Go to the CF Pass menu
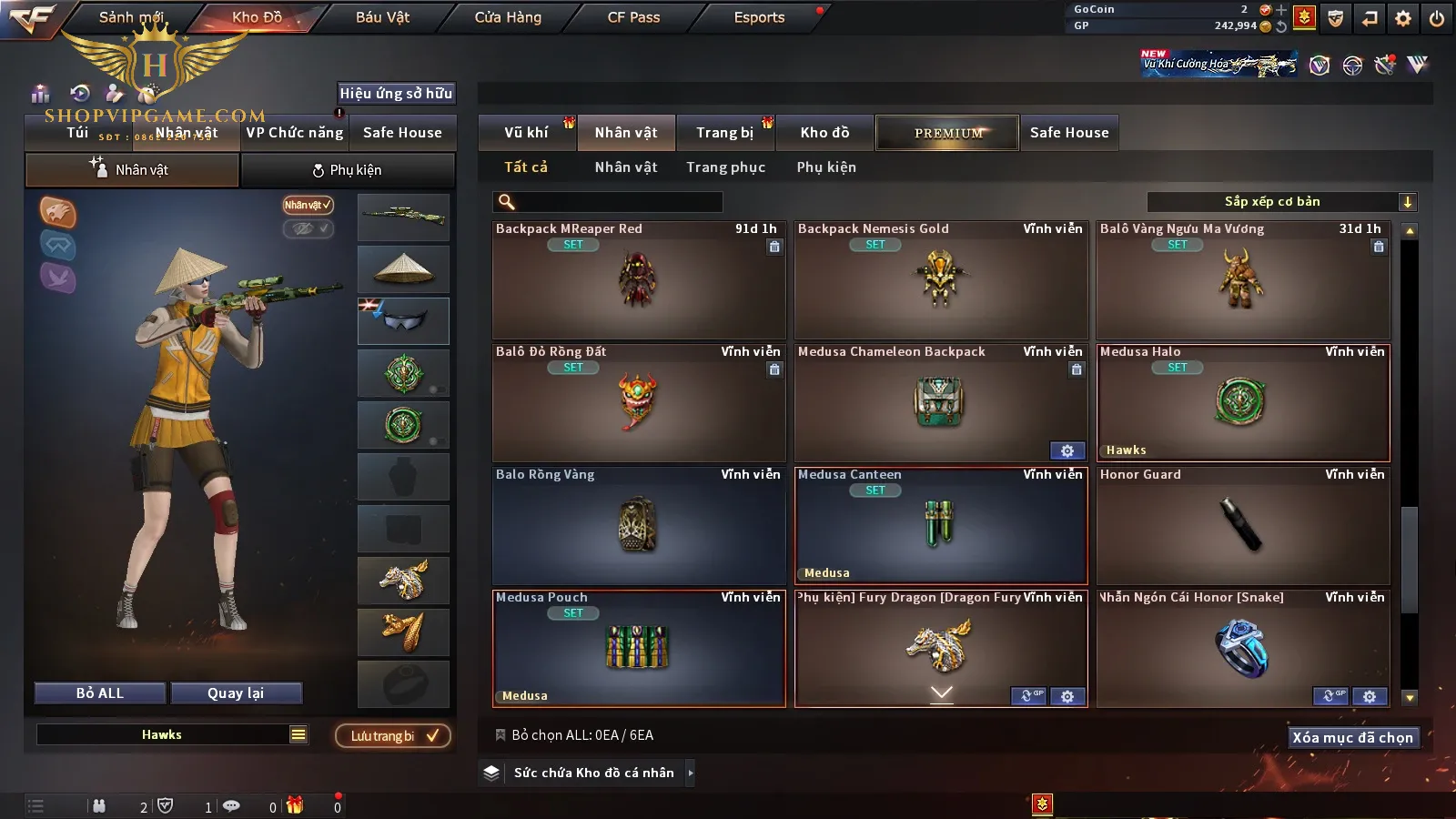Viewport: 1456px width, 819px height. tap(633, 17)
